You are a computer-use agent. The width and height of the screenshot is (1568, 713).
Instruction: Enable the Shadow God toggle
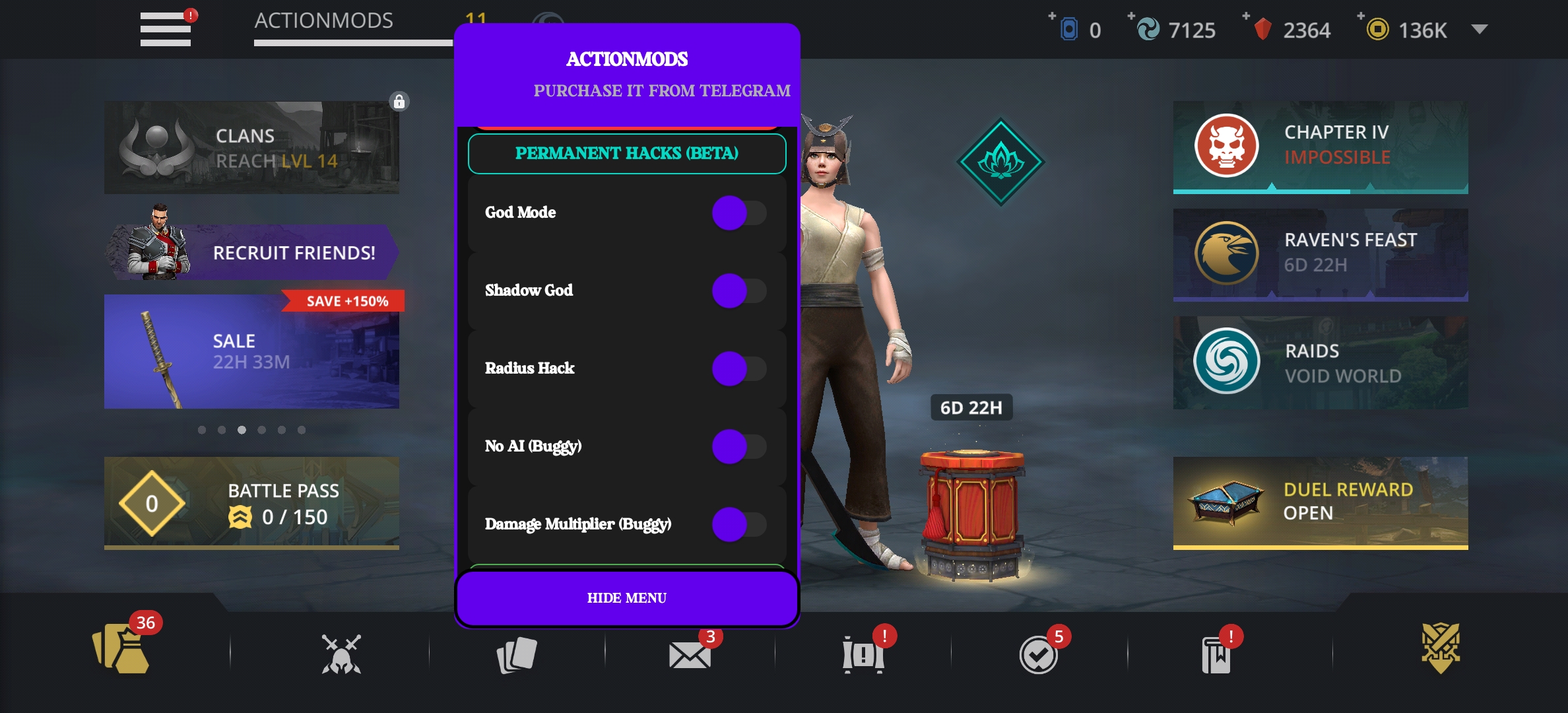tap(739, 291)
